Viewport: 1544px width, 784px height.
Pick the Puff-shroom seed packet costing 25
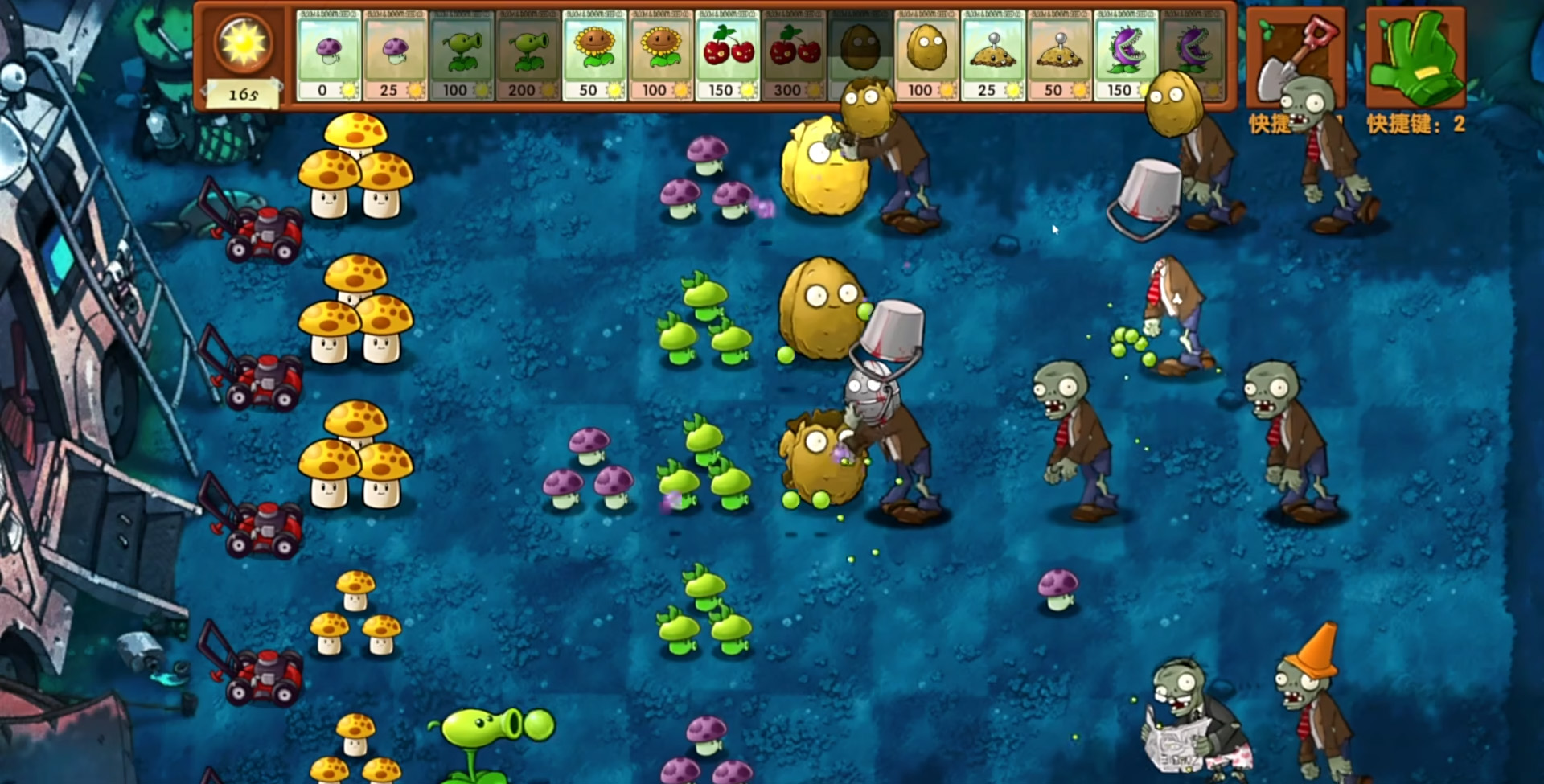pyautogui.click(x=394, y=55)
